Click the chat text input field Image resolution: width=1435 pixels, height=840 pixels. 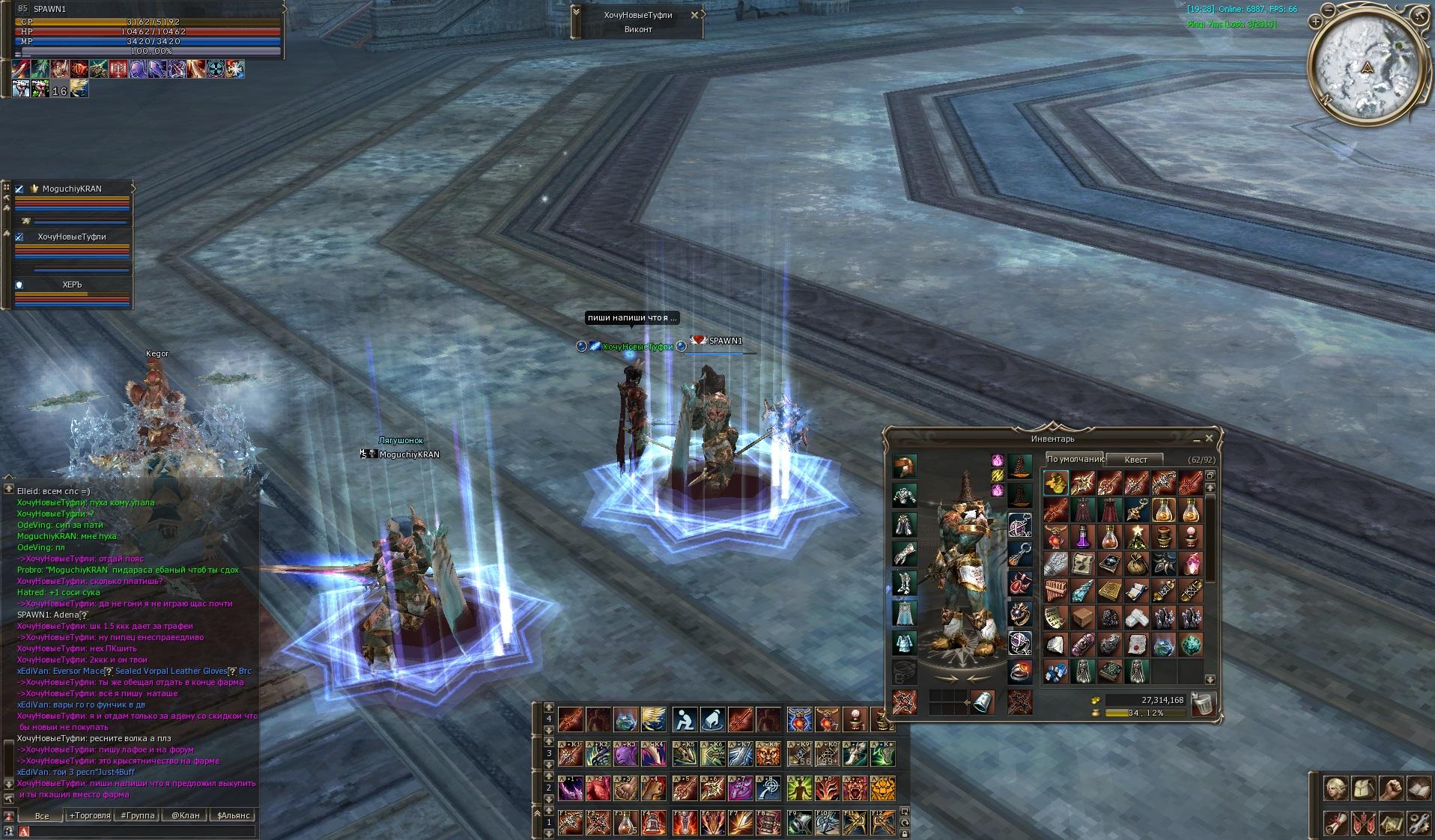click(x=139, y=831)
